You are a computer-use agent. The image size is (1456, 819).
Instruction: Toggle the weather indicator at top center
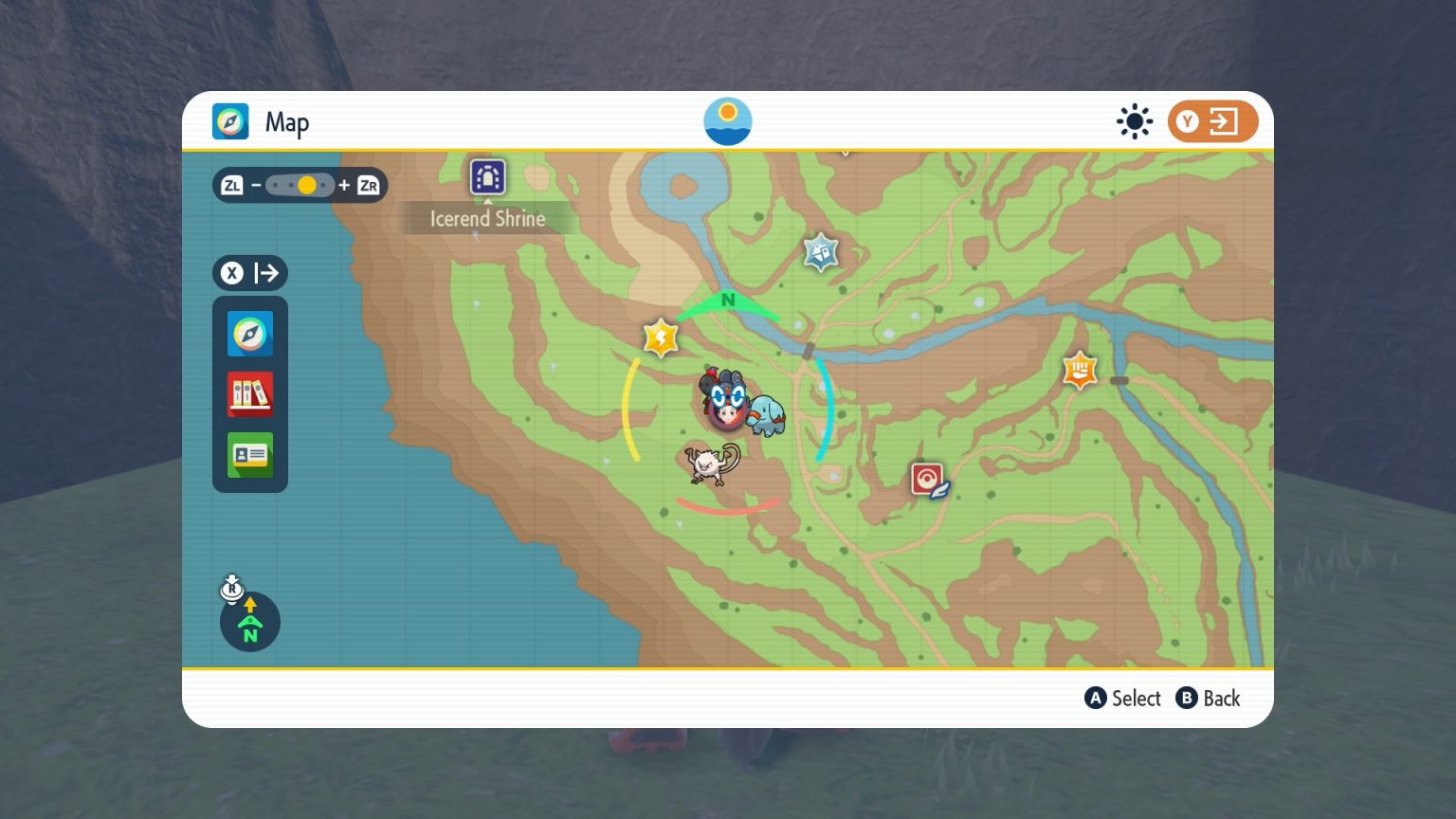pyautogui.click(x=728, y=120)
